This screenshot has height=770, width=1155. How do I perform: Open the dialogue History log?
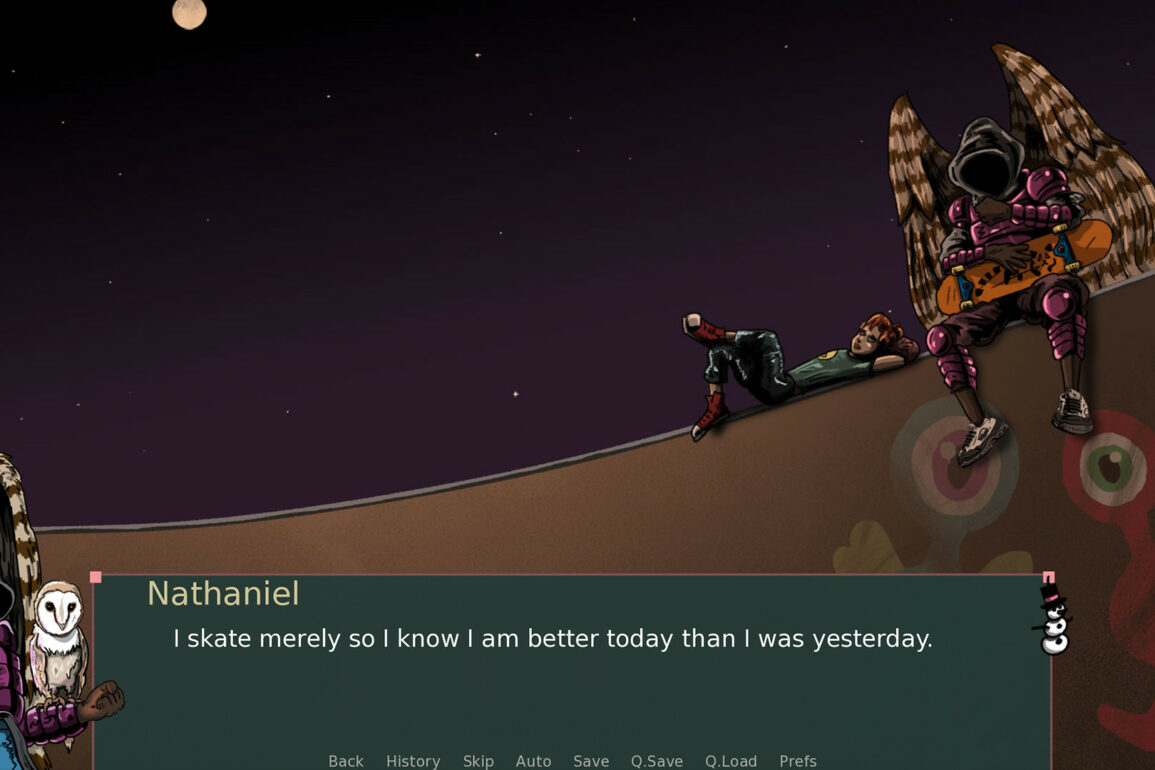(x=413, y=761)
